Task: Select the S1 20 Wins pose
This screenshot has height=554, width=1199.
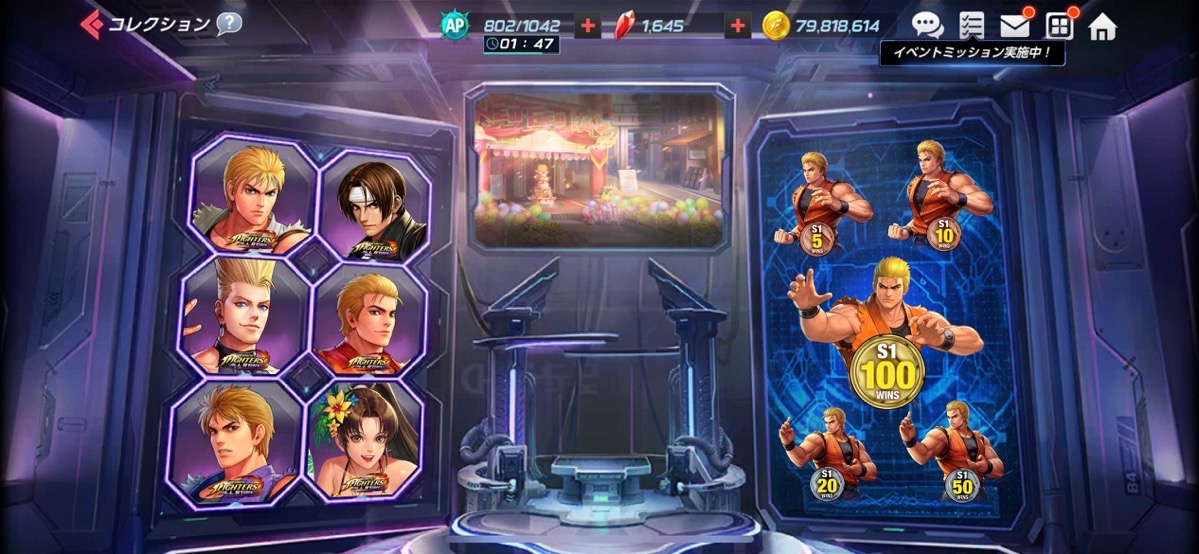Action: pyautogui.click(x=826, y=452)
